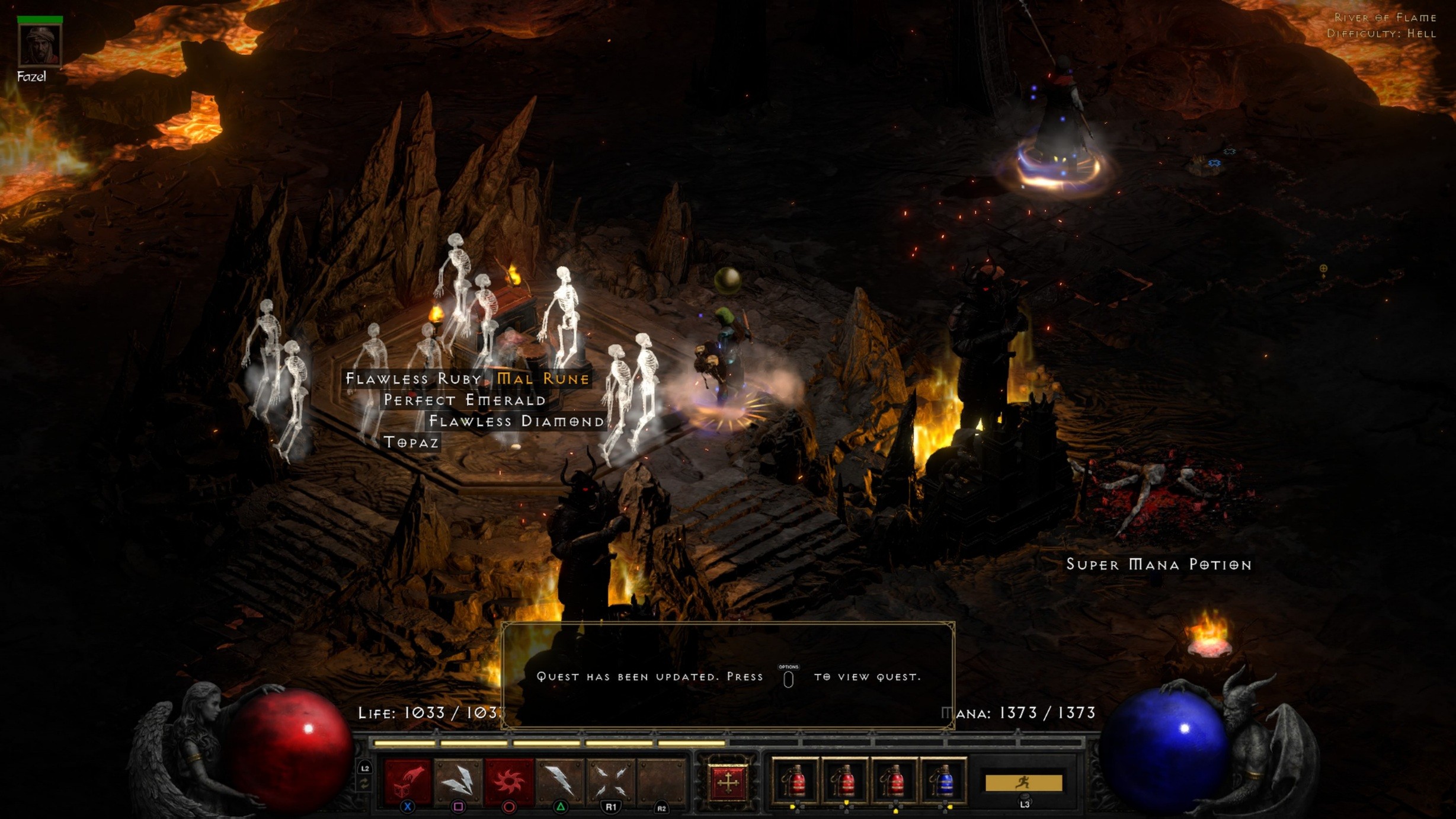Select Fazel's mercenary portrait
This screenshot has width=1456, height=819.
[x=40, y=44]
